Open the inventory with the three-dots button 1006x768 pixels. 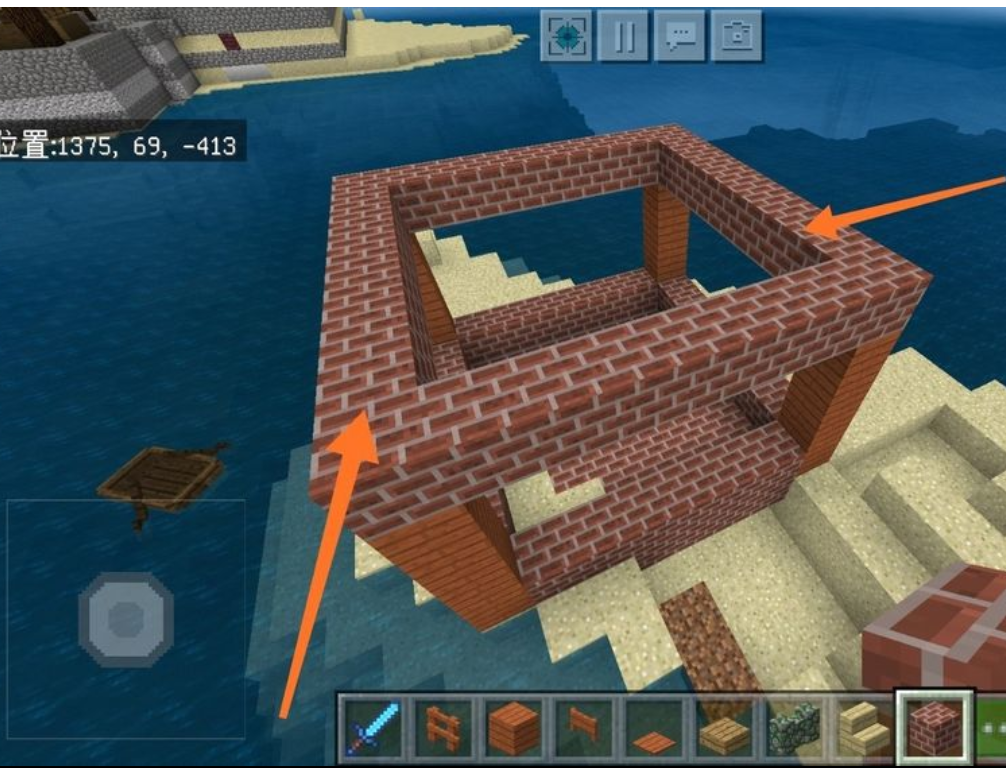click(x=992, y=728)
